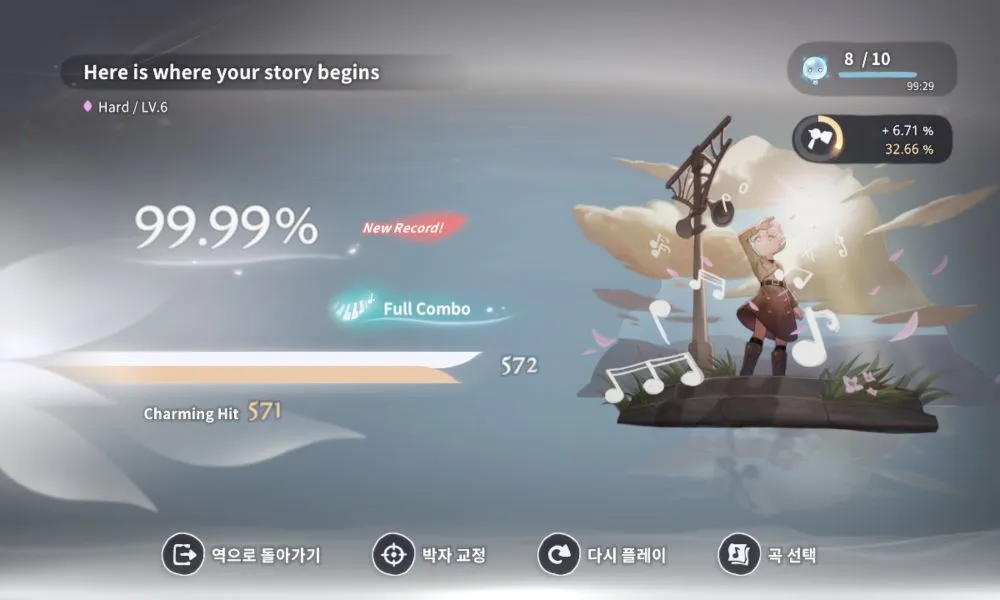The image size is (1000, 600).
Task: Open beat calibration (박자 교정)
Action: click(x=430, y=555)
